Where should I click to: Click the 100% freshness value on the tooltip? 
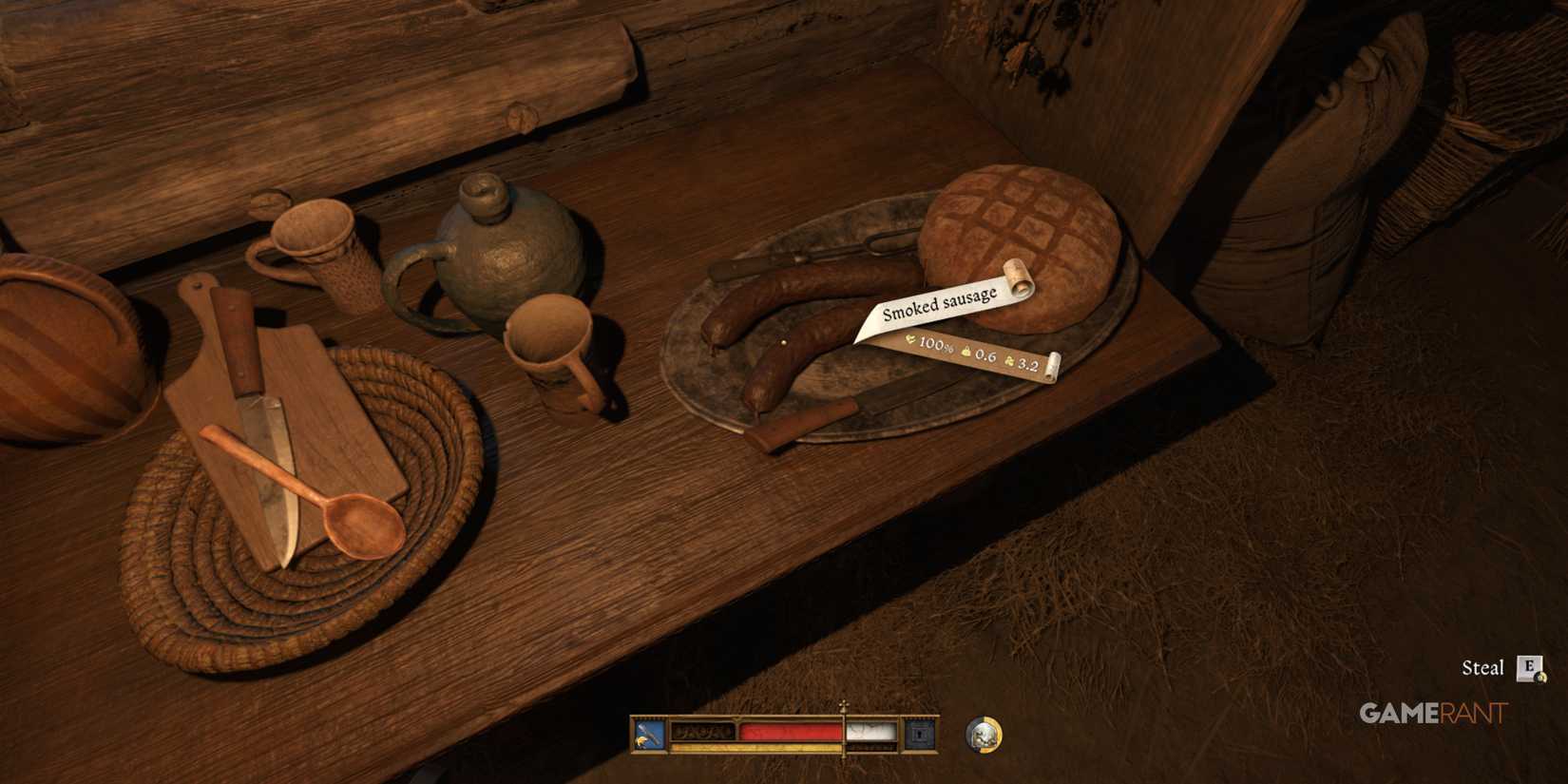[935, 346]
